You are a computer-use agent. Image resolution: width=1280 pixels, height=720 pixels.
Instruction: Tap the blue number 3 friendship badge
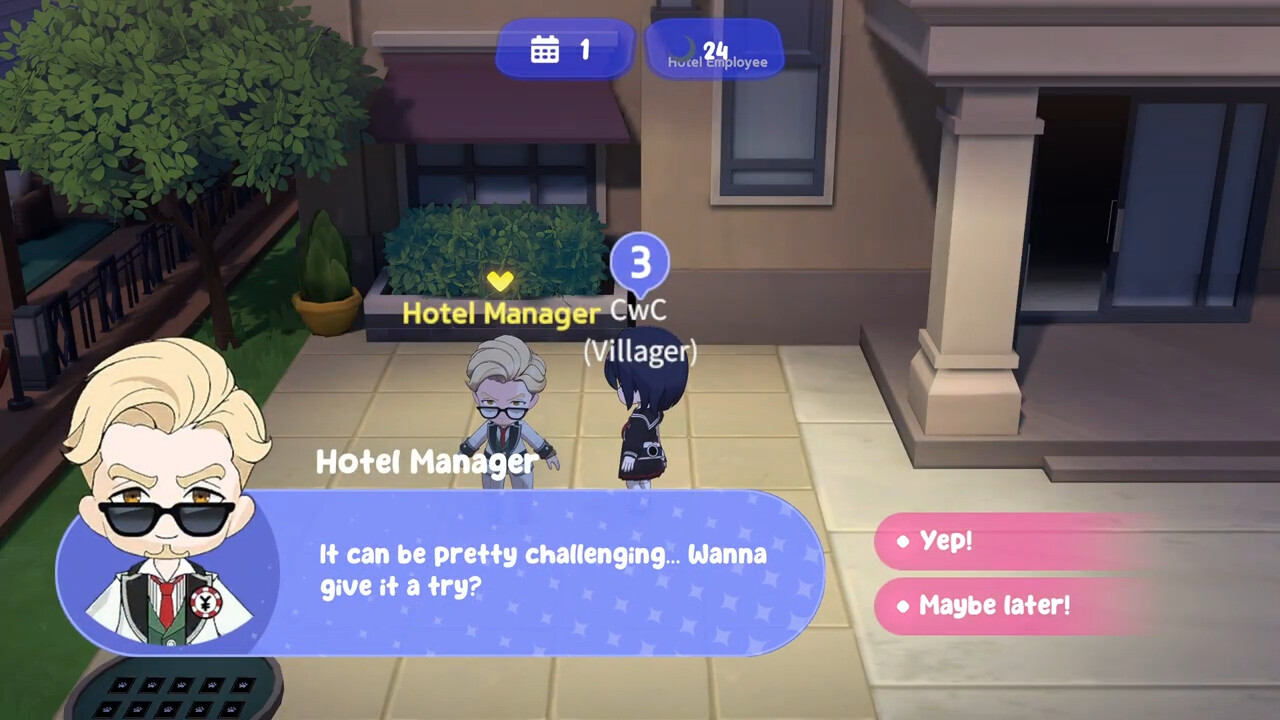click(639, 261)
